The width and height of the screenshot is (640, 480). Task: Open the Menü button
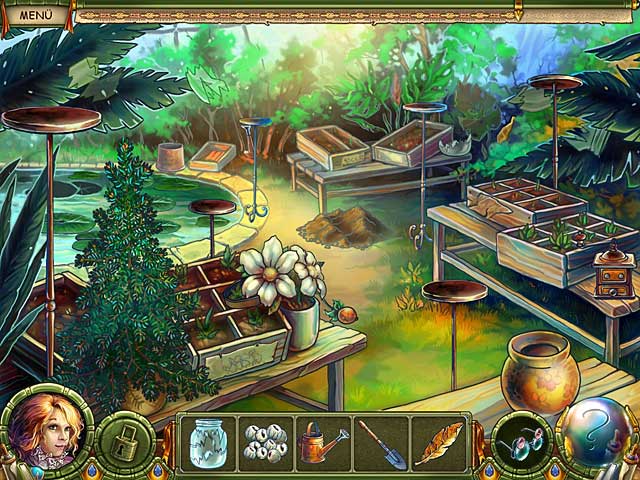point(36,15)
